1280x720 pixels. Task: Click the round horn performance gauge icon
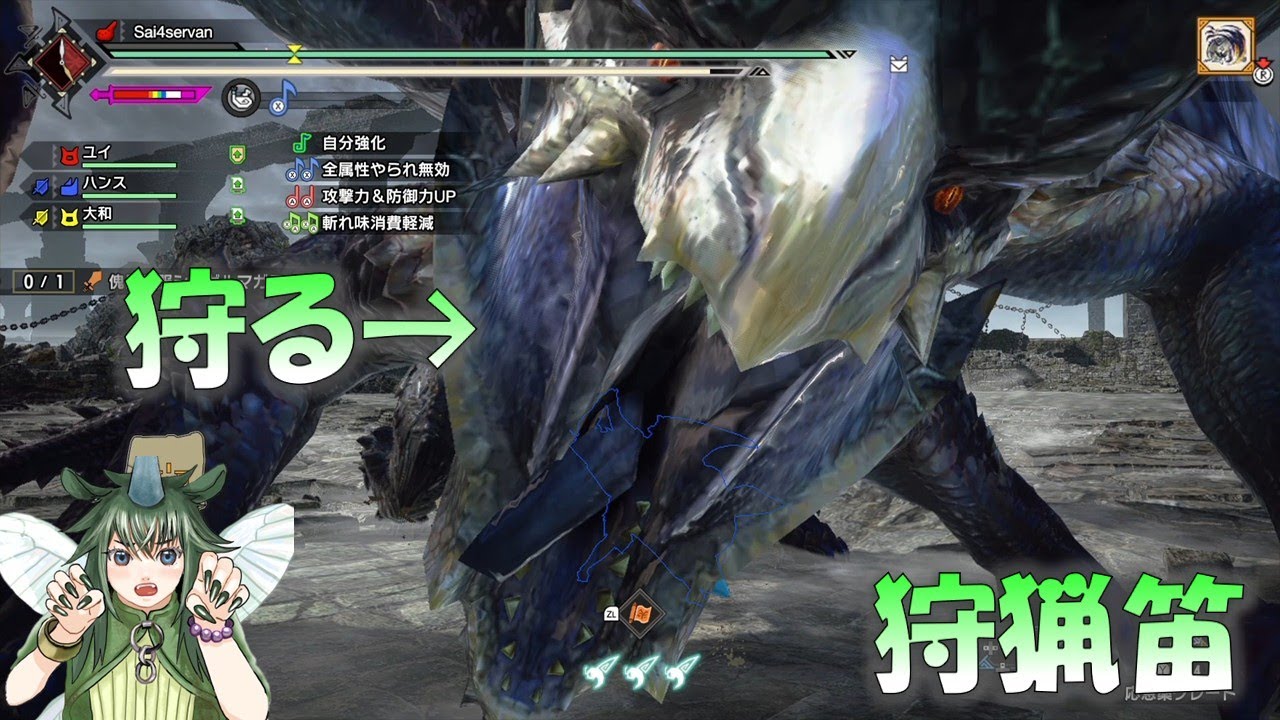click(x=240, y=96)
